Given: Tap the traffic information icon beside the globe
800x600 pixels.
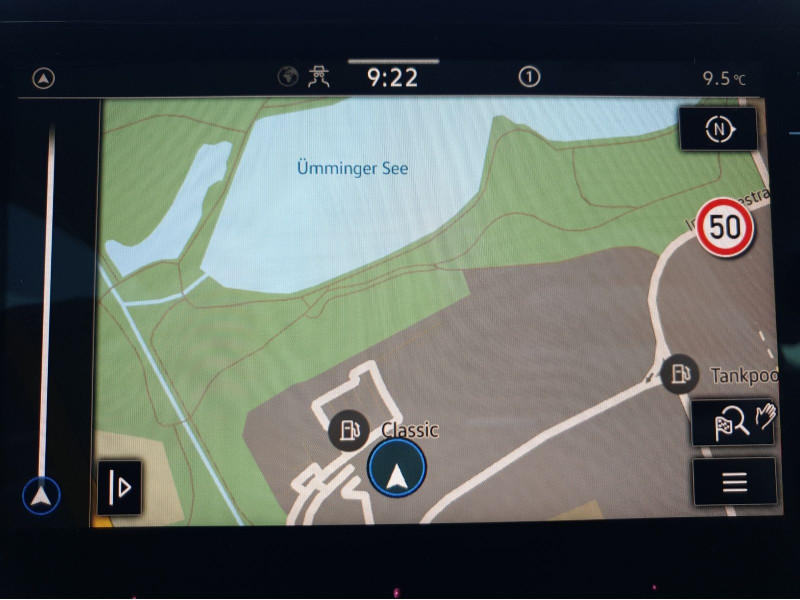Looking at the screenshot, I should click(319, 78).
